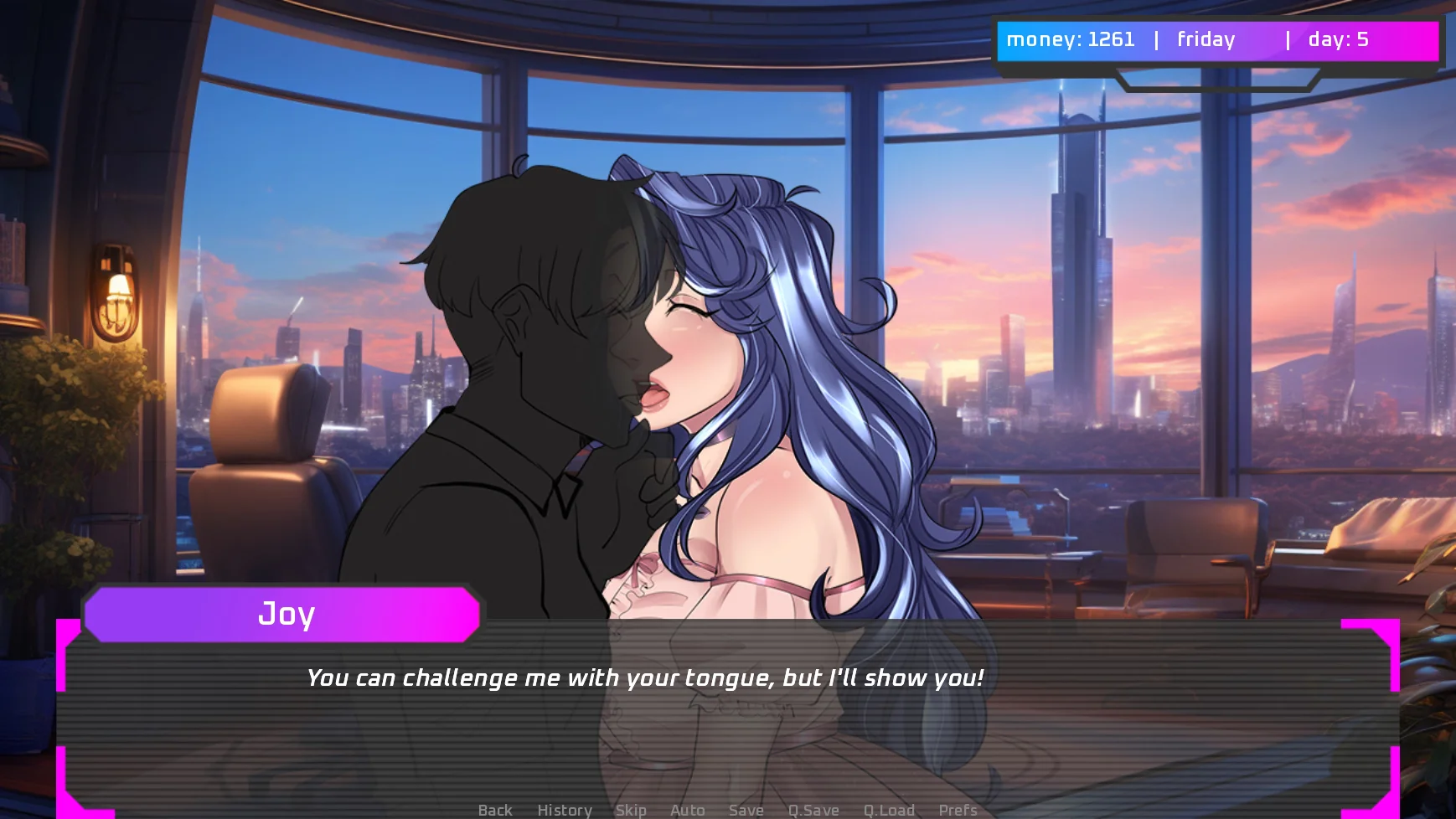The image size is (1456, 819).
Task: Turn on Auto-advance
Action: pos(687,810)
